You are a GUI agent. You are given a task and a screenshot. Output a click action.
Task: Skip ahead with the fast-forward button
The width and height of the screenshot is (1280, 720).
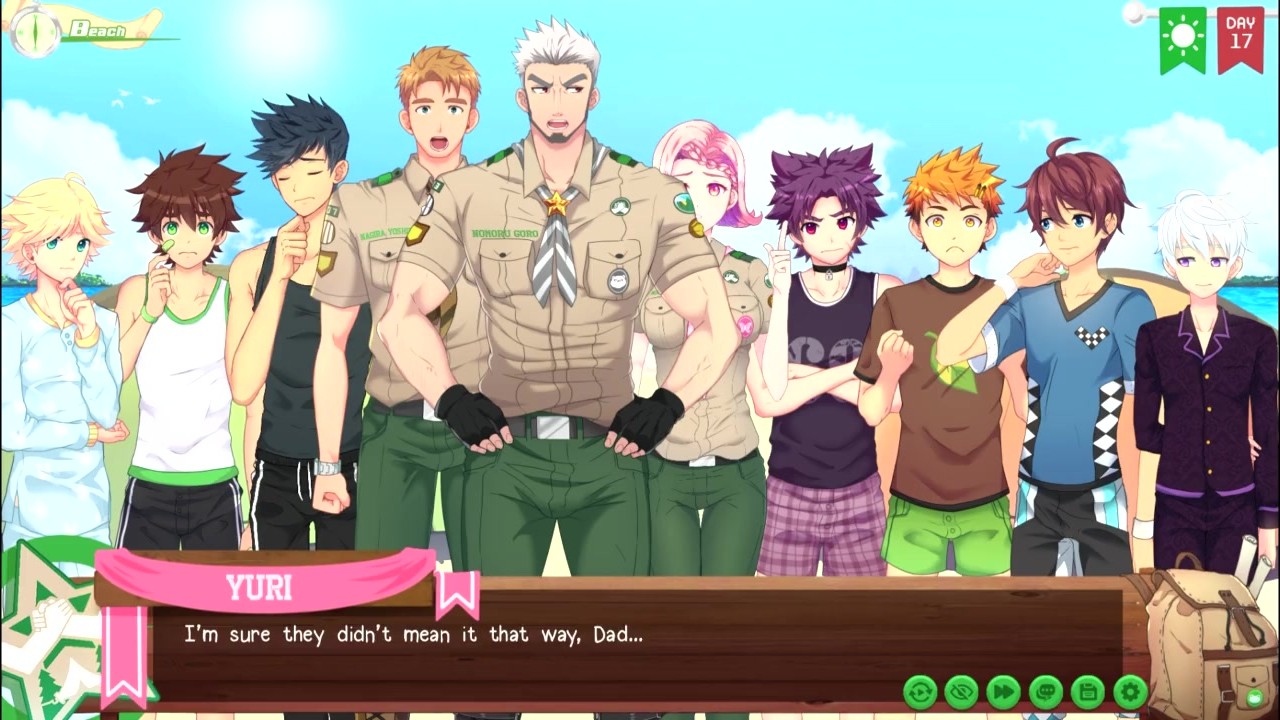1004,691
